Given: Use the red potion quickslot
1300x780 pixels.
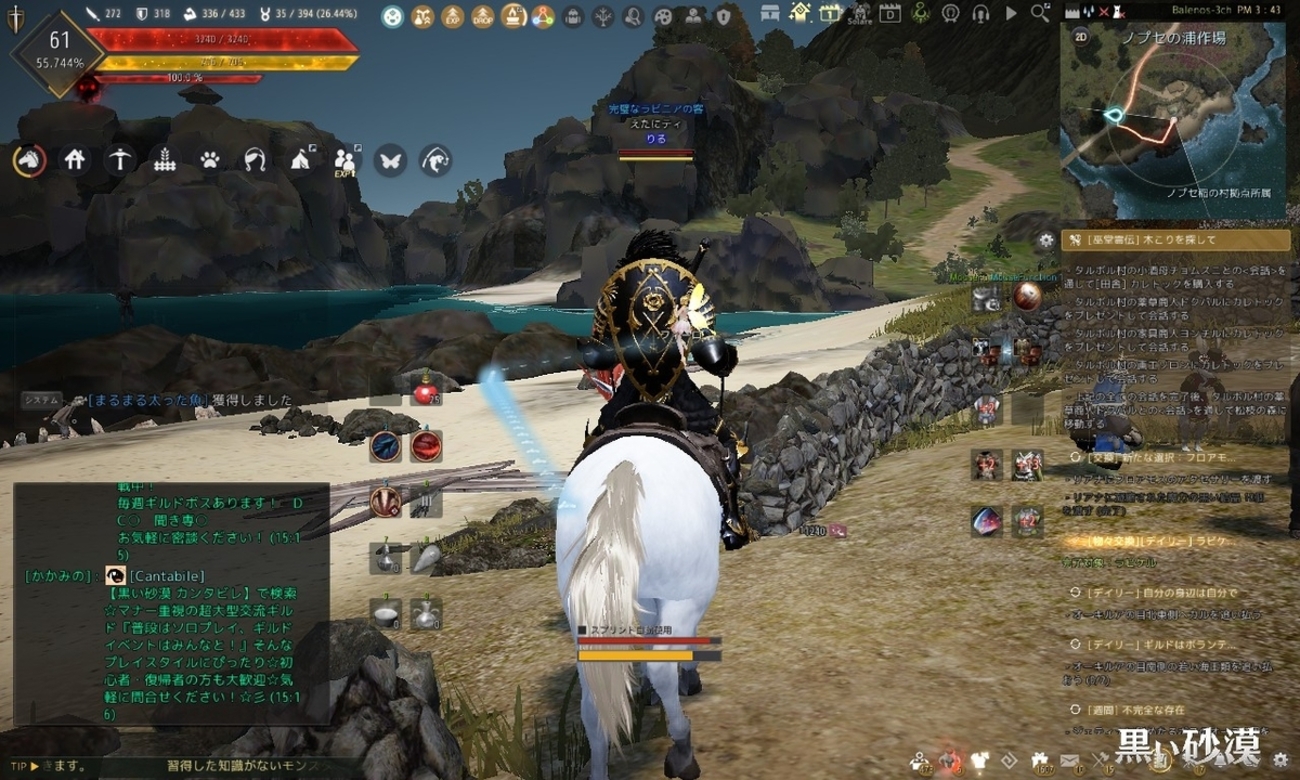Looking at the screenshot, I should [x=427, y=393].
